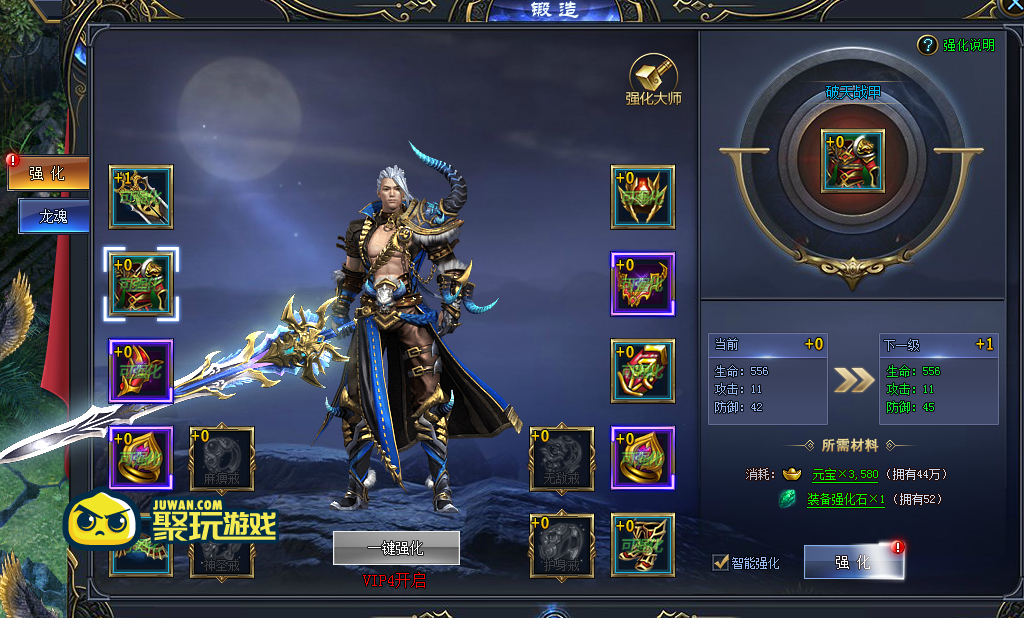
Task: Open the 龙魂 tab
Action: pyautogui.click(x=53, y=215)
